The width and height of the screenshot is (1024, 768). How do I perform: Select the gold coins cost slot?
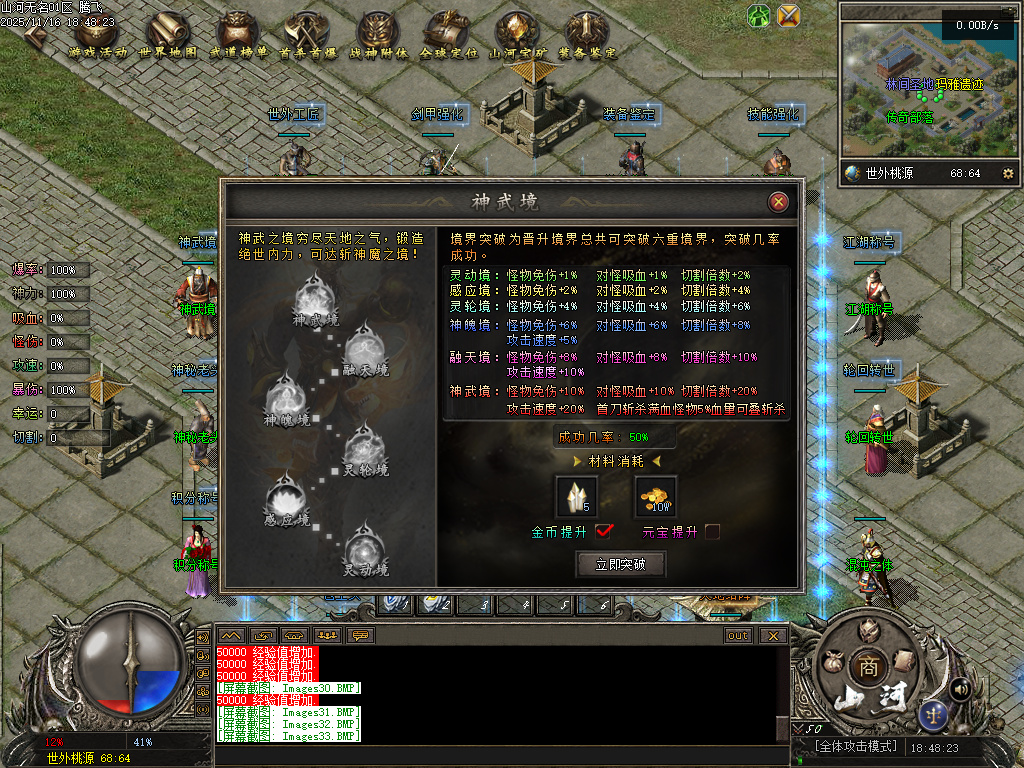click(x=656, y=496)
